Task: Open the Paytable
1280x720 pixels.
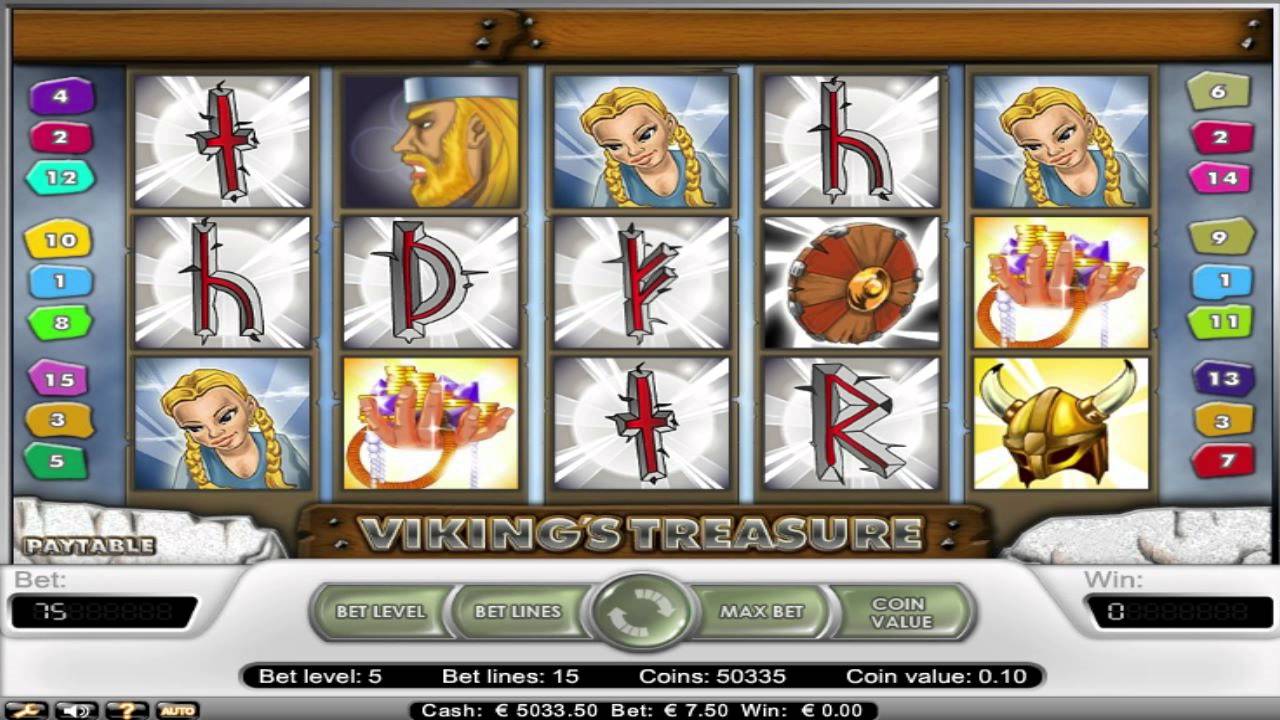Action: 90,546
